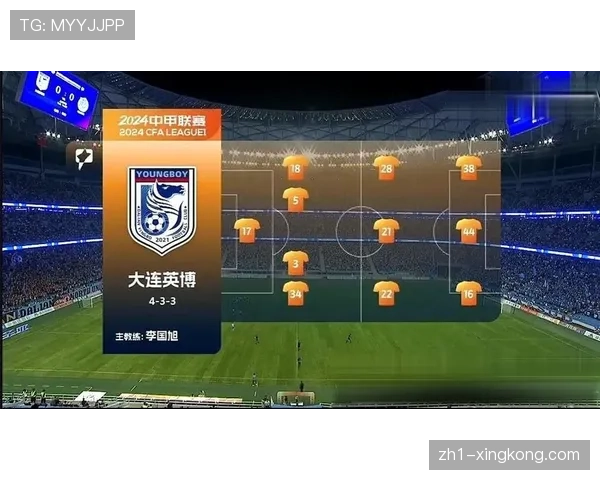This screenshot has width=600, height=480.
Task: Select the number 18 jersey
Action: (295, 168)
